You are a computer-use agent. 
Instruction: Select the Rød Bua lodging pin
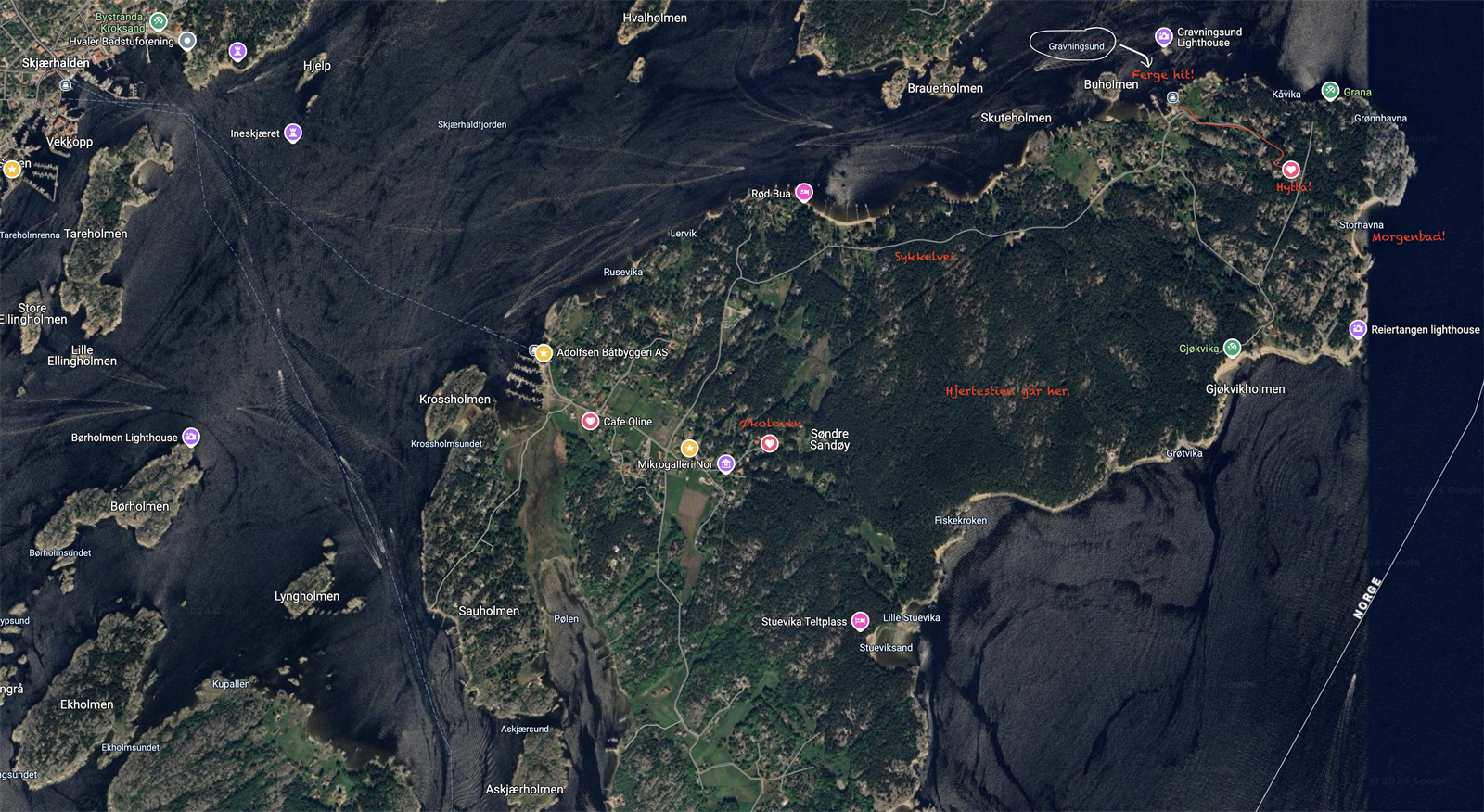pyautogui.click(x=802, y=193)
